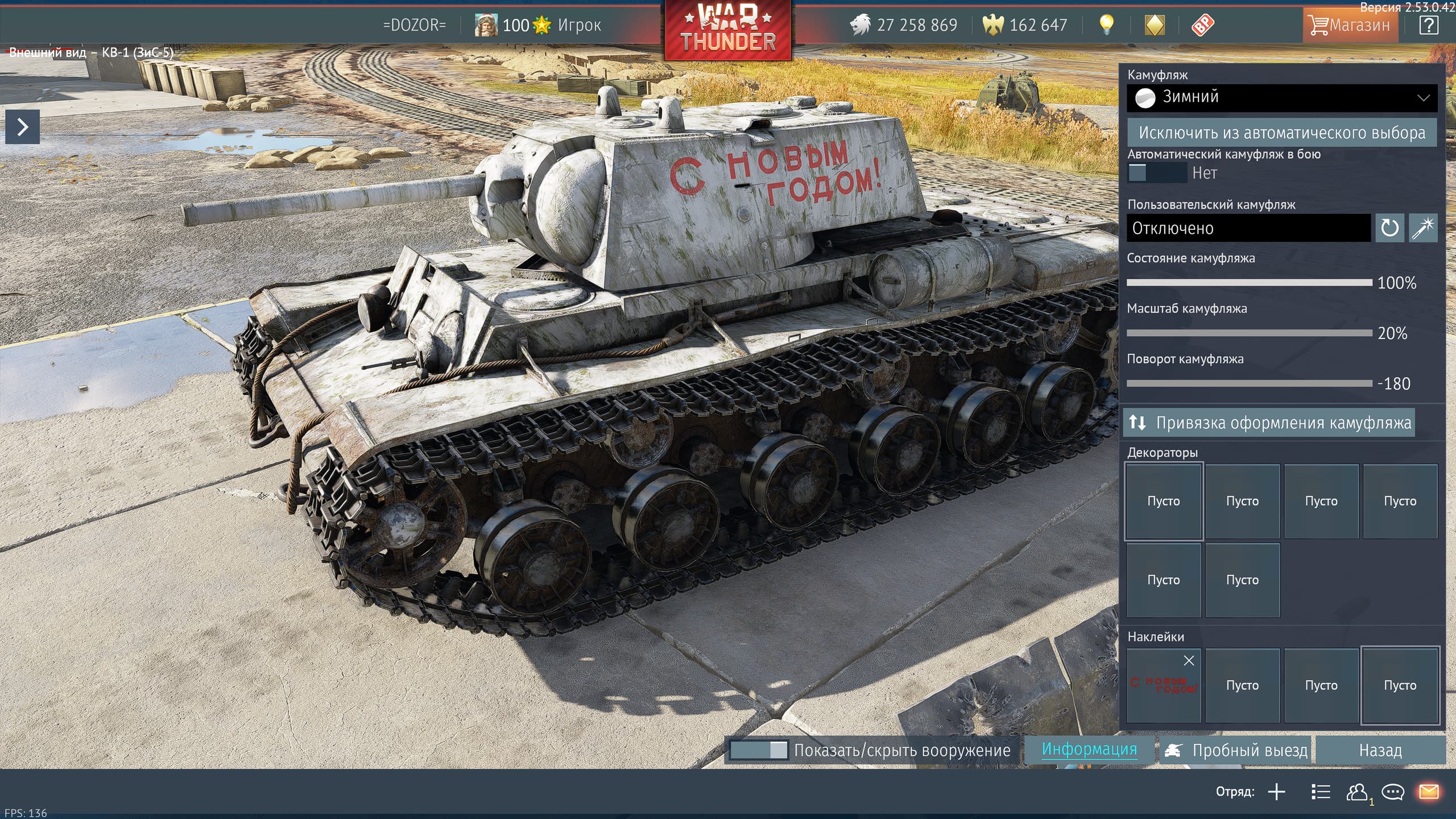Open the Магазин shop
This screenshot has width=1456, height=819.
(1350, 25)
